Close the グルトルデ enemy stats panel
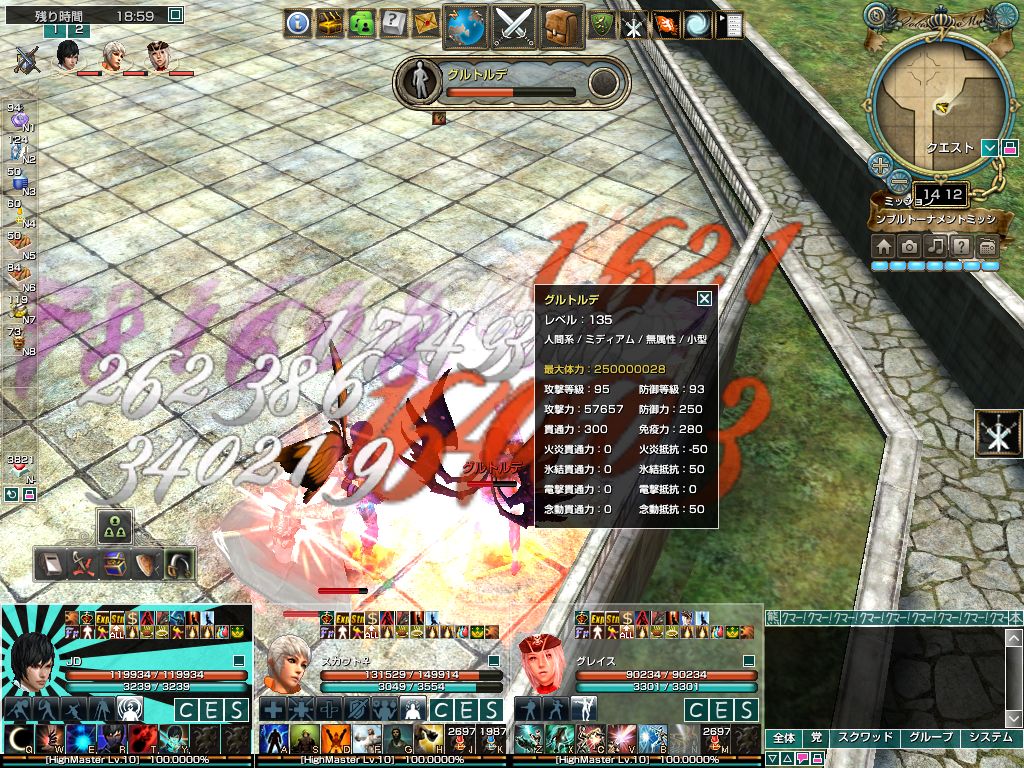 (704, 298)
